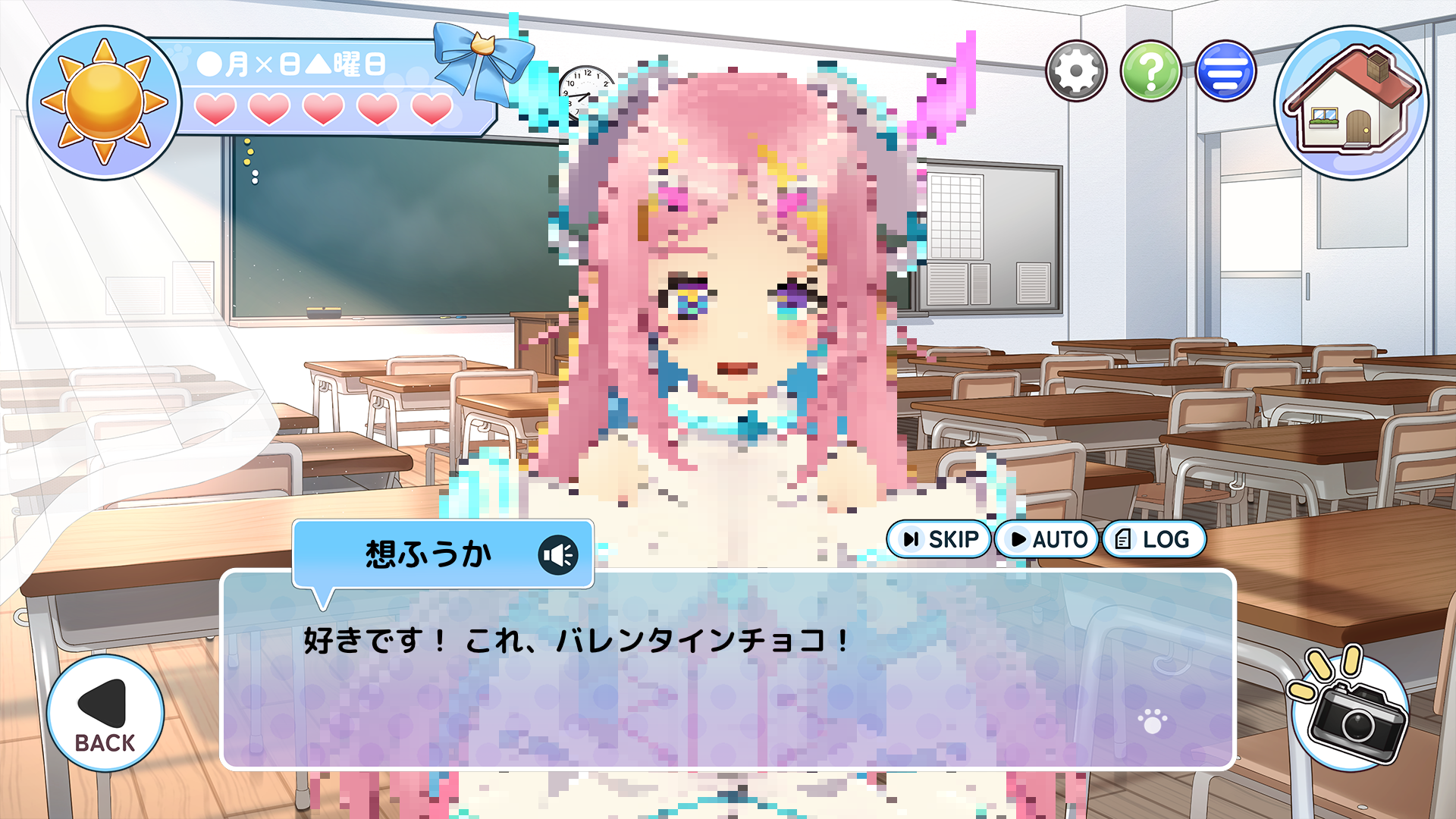Enable AUTO playback mode

click(1046, 540)
